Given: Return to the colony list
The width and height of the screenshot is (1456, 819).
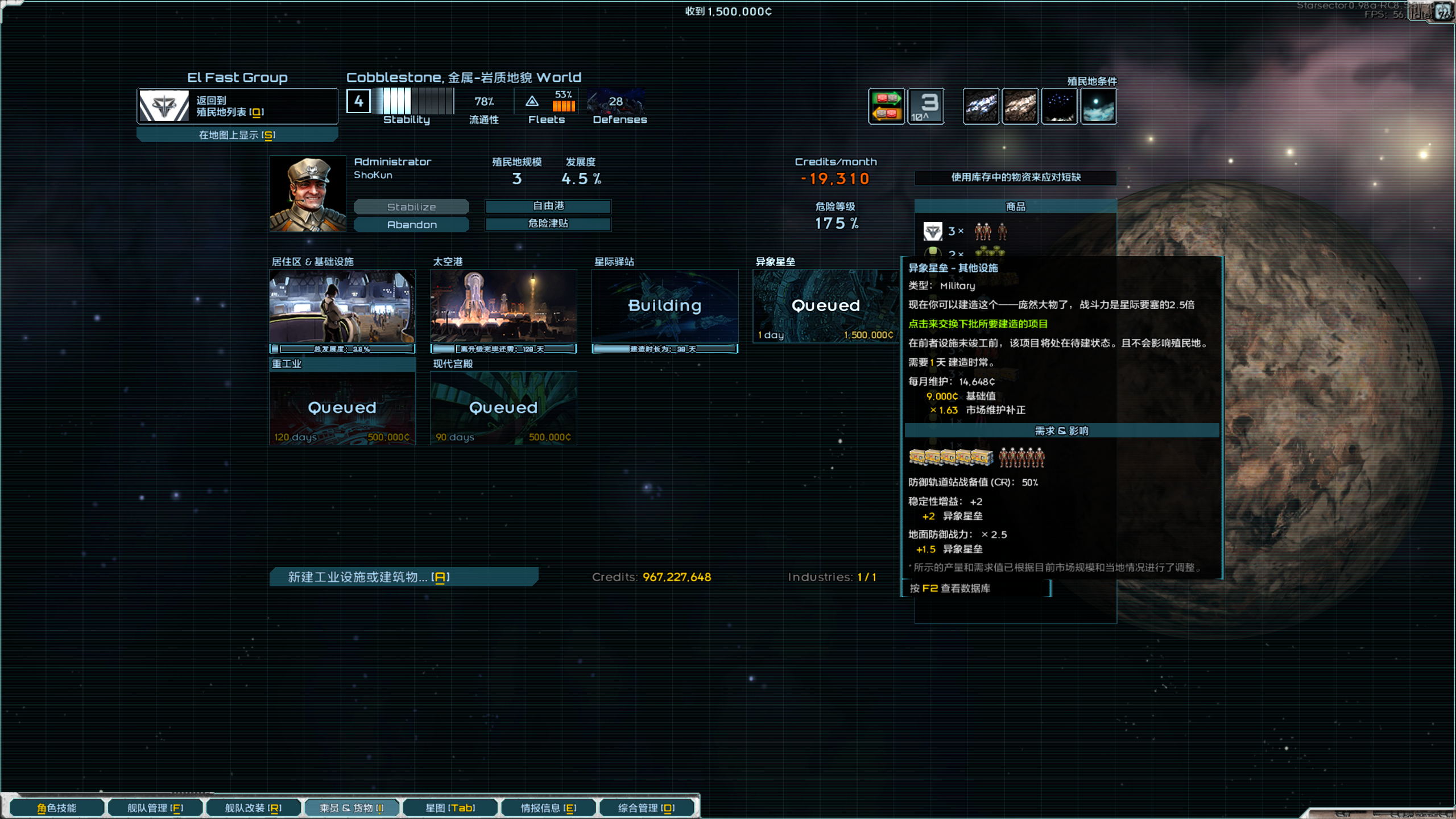Looking at the screenshot, I should (237, 106).
